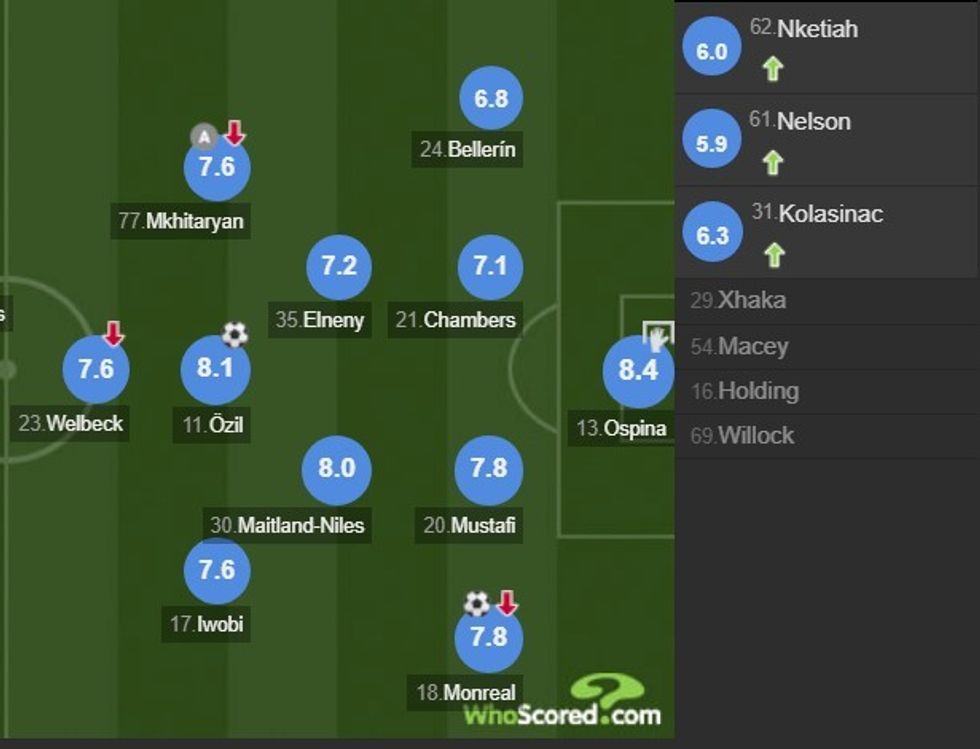Open Chambers' 7.1 rating circle

pos(490,267)
